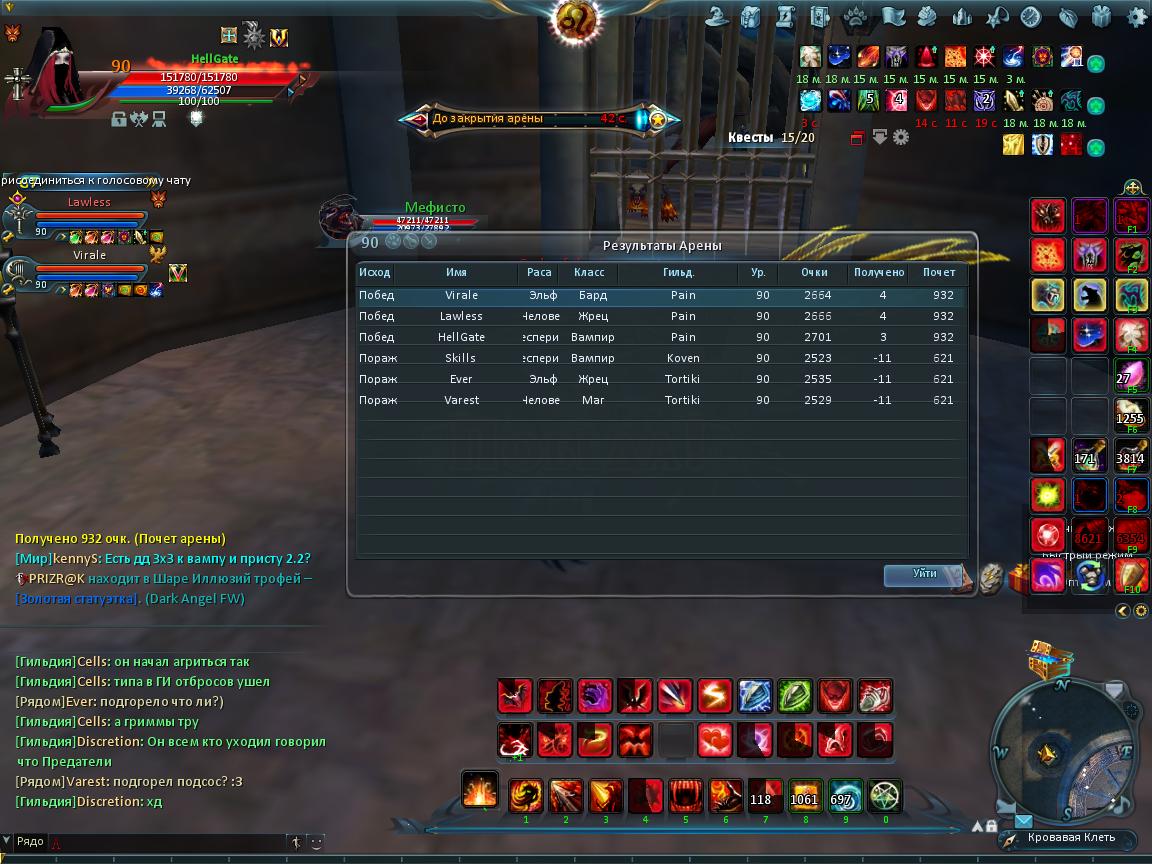Use the fanged mouth bite skill
The image size is (1152, 864).
coord(685,797)
